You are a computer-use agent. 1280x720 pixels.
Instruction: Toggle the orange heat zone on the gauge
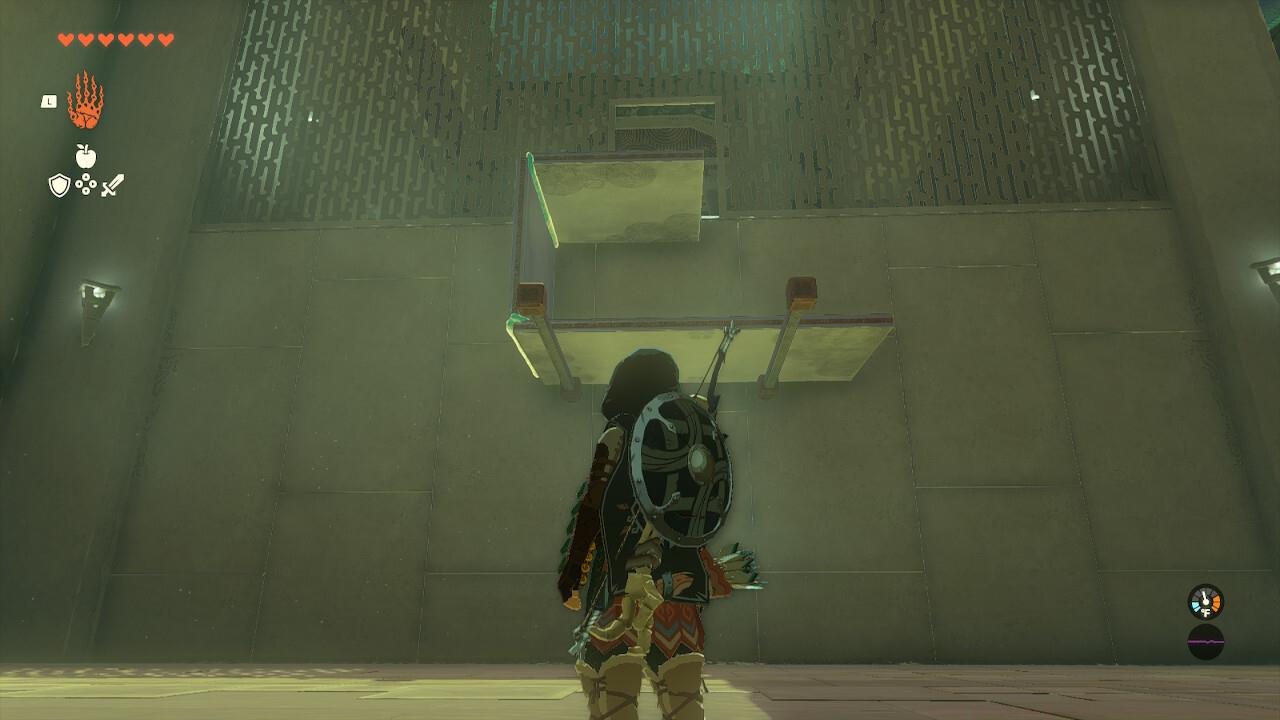pyautogui.click(x=1217, y=603)
